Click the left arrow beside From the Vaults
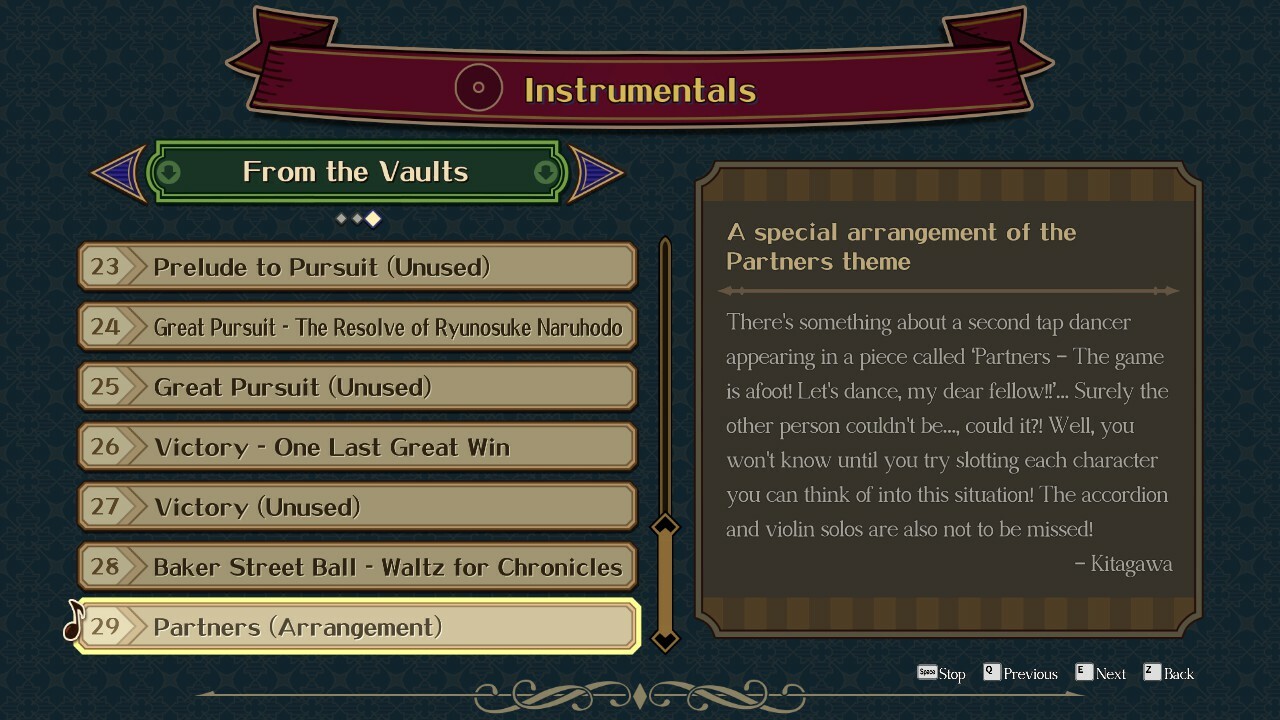This screenshot has height=720, width=1280. pos(118,173)
